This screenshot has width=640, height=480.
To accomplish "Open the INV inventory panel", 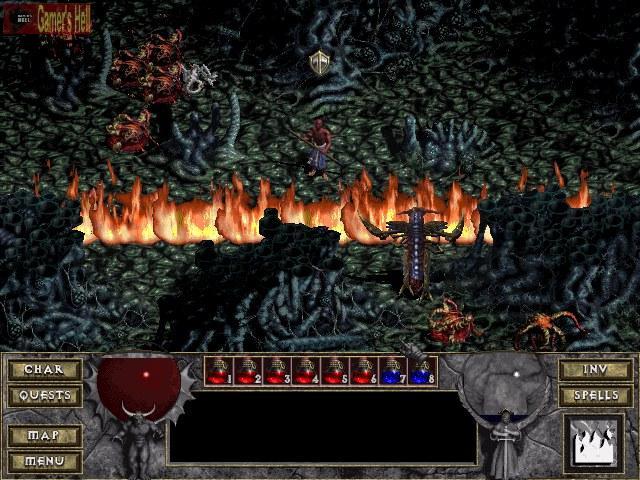I will coord(595,370).
